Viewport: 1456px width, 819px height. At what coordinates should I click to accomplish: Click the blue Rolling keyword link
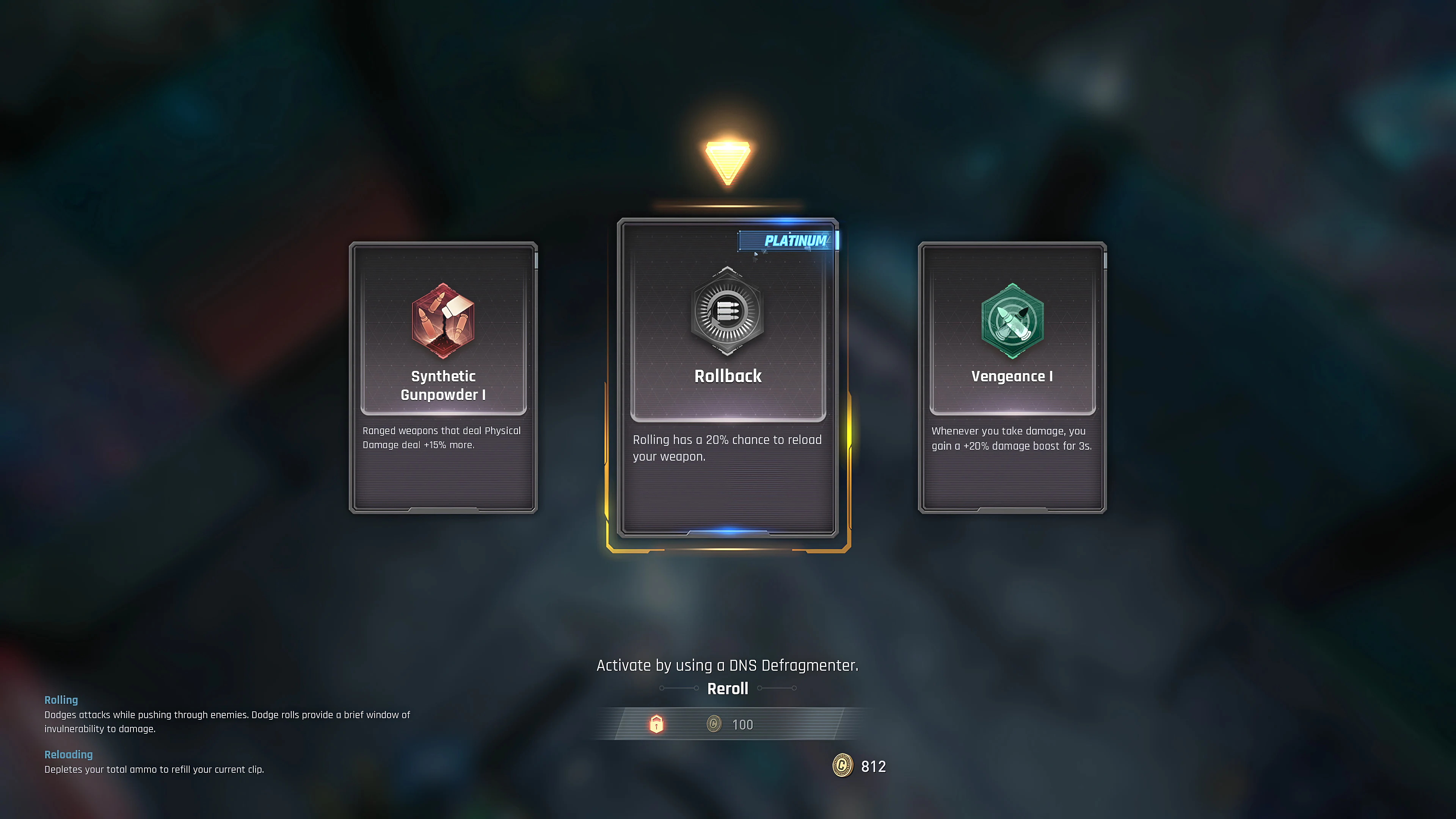click(x=61, y=700)
